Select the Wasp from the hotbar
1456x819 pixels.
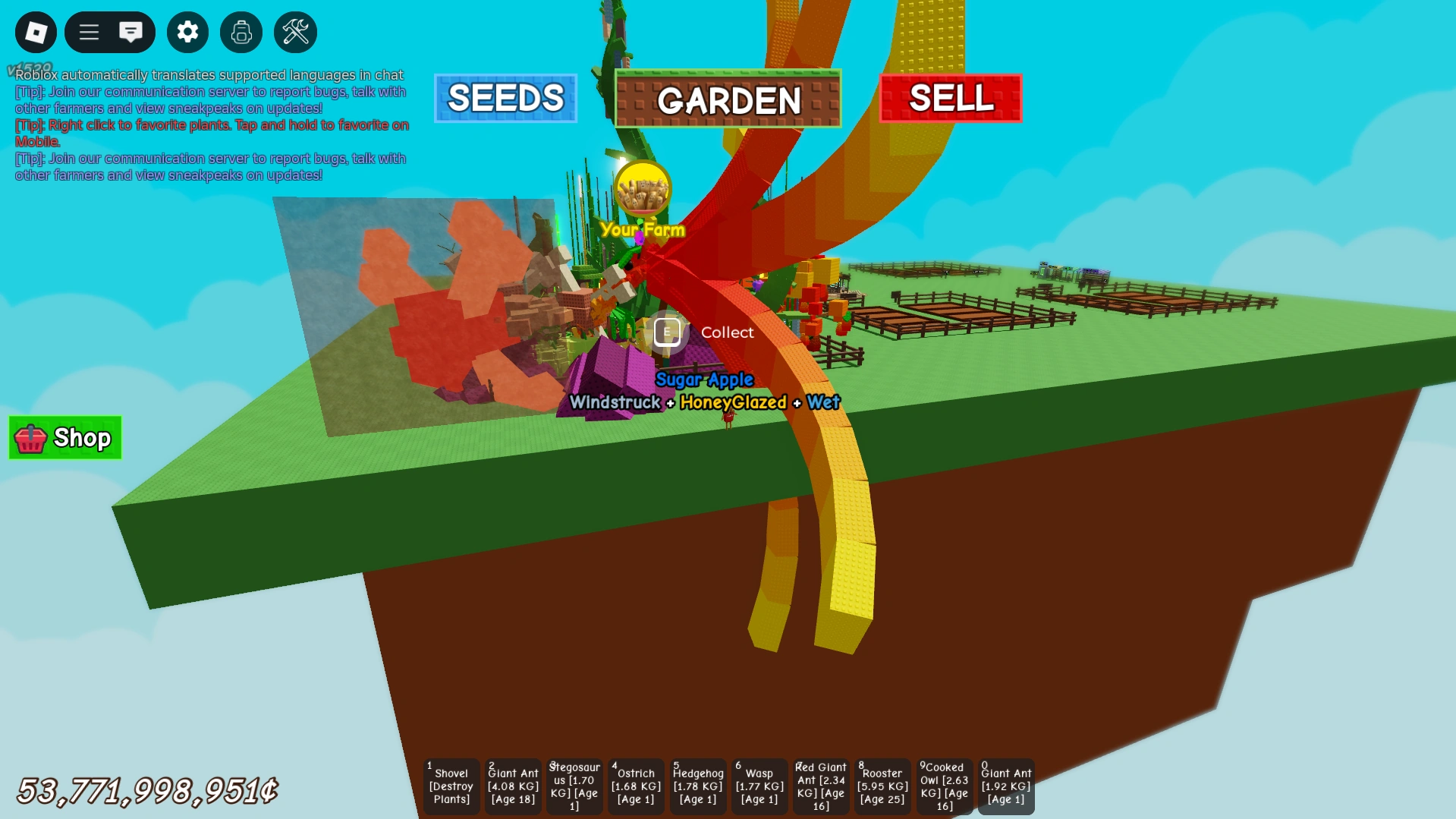click(x=759, y=786)
